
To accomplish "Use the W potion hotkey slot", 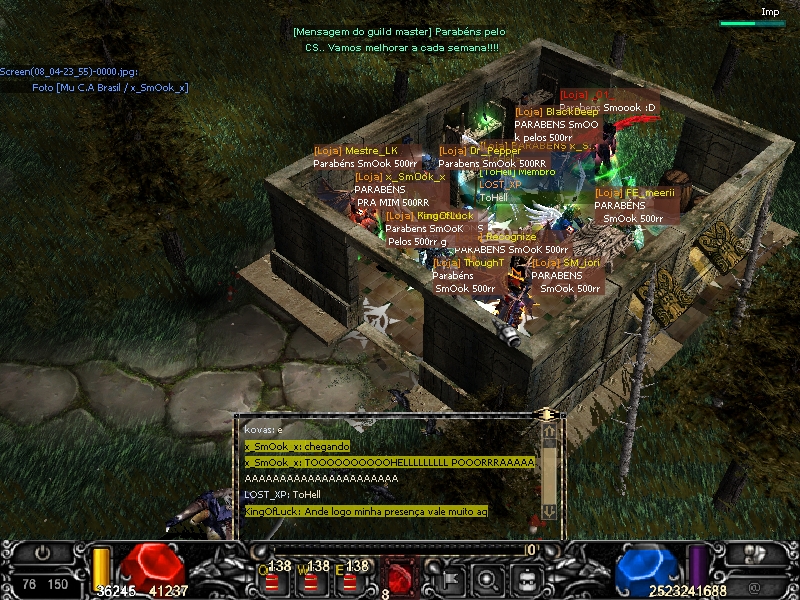I will pos(312,577).
